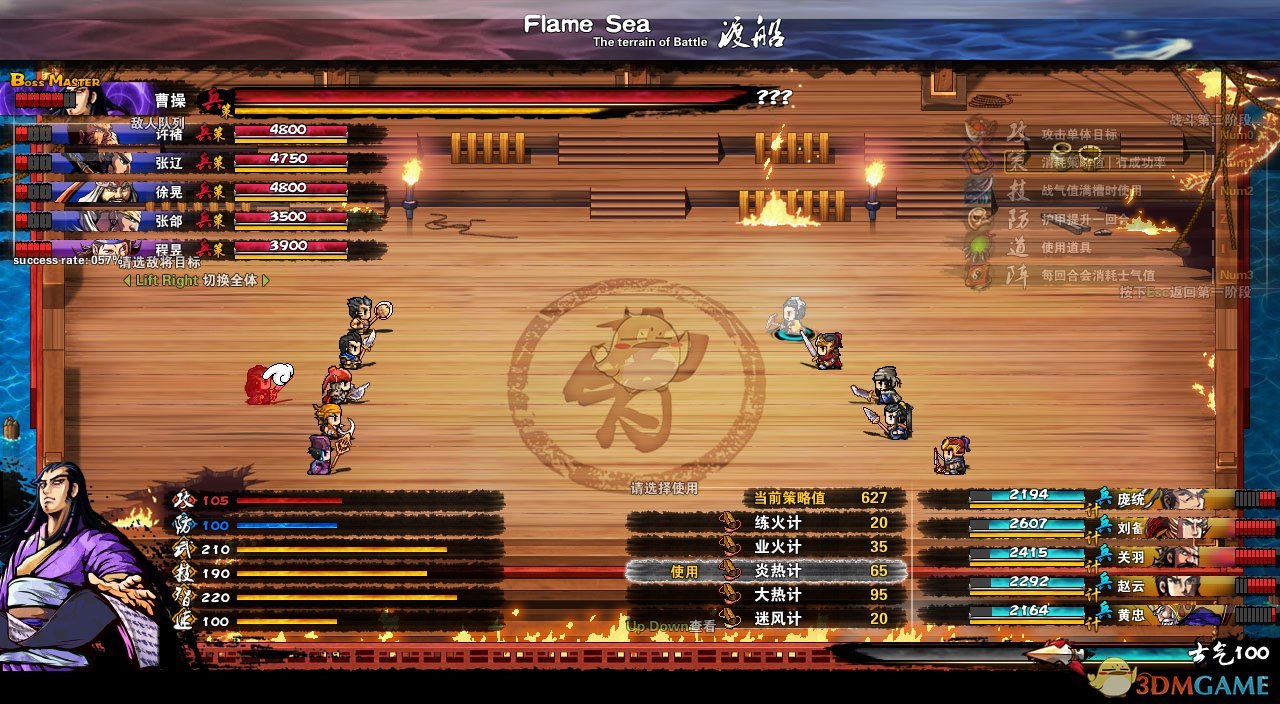Image resolution: width=1280 pixels, height=704 pixels.
Task: Click the right arrow beside 切换全体
Action: 265,281
